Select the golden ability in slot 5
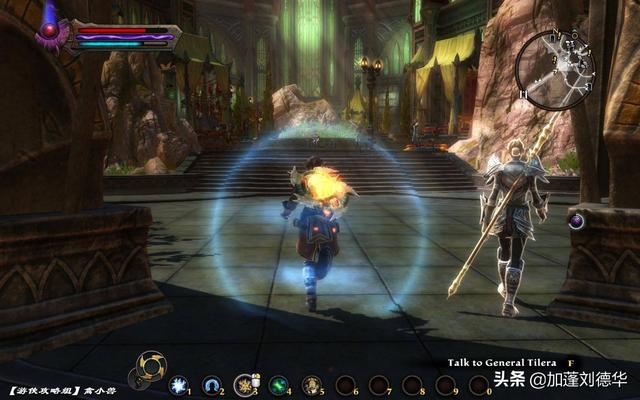The height and width of the screenshot is (400, 640). tap(310, 383)
